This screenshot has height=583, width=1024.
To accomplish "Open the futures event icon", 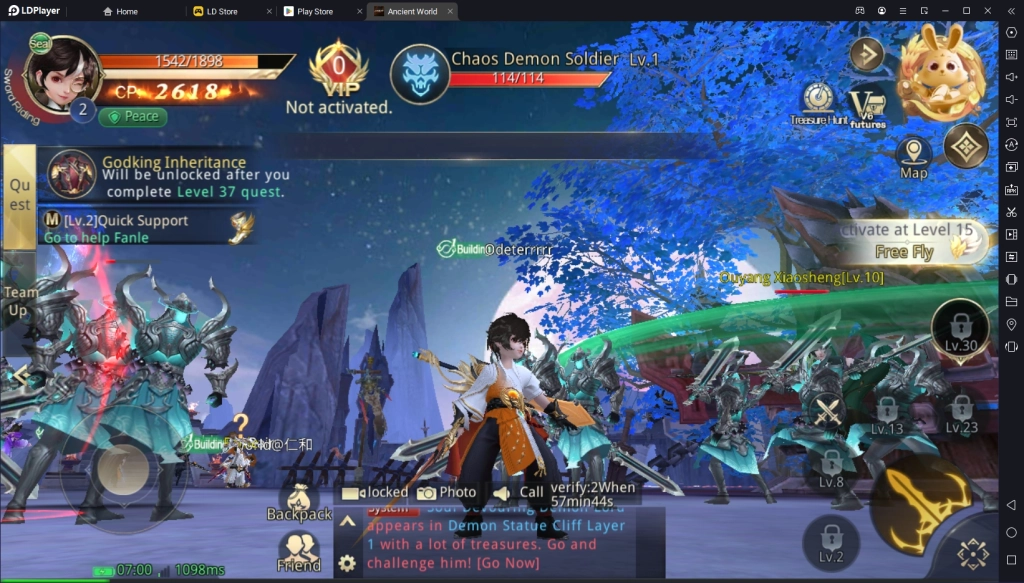I will point(867,108).
